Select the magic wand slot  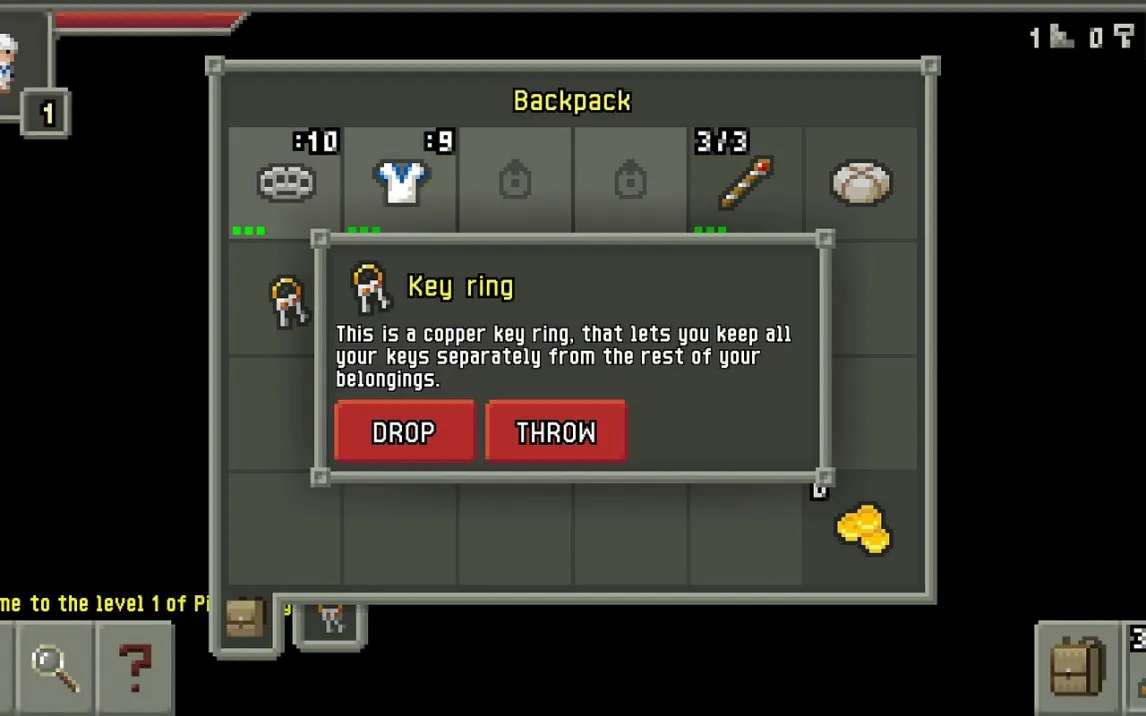[x=745, y=182]
